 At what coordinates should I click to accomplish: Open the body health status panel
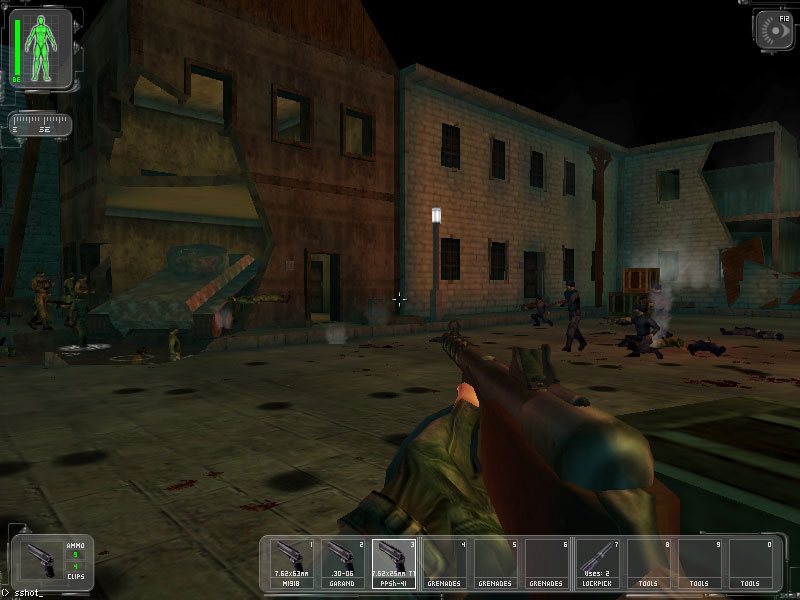41,46
